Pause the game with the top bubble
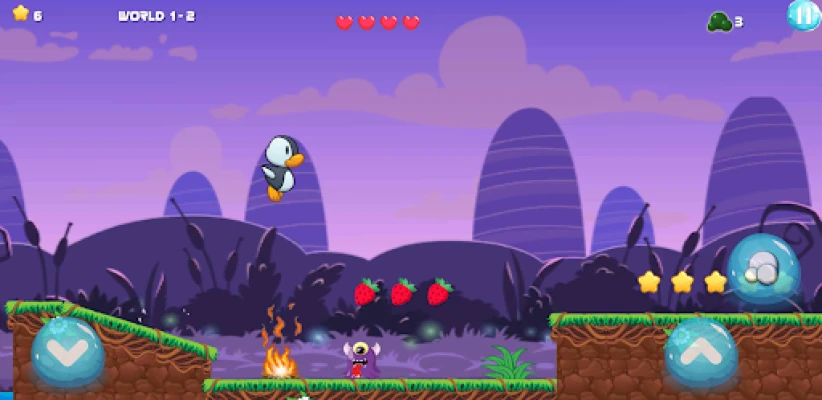Image resolution: width=822 pixels, height=400 pixels. pos(804,14)
